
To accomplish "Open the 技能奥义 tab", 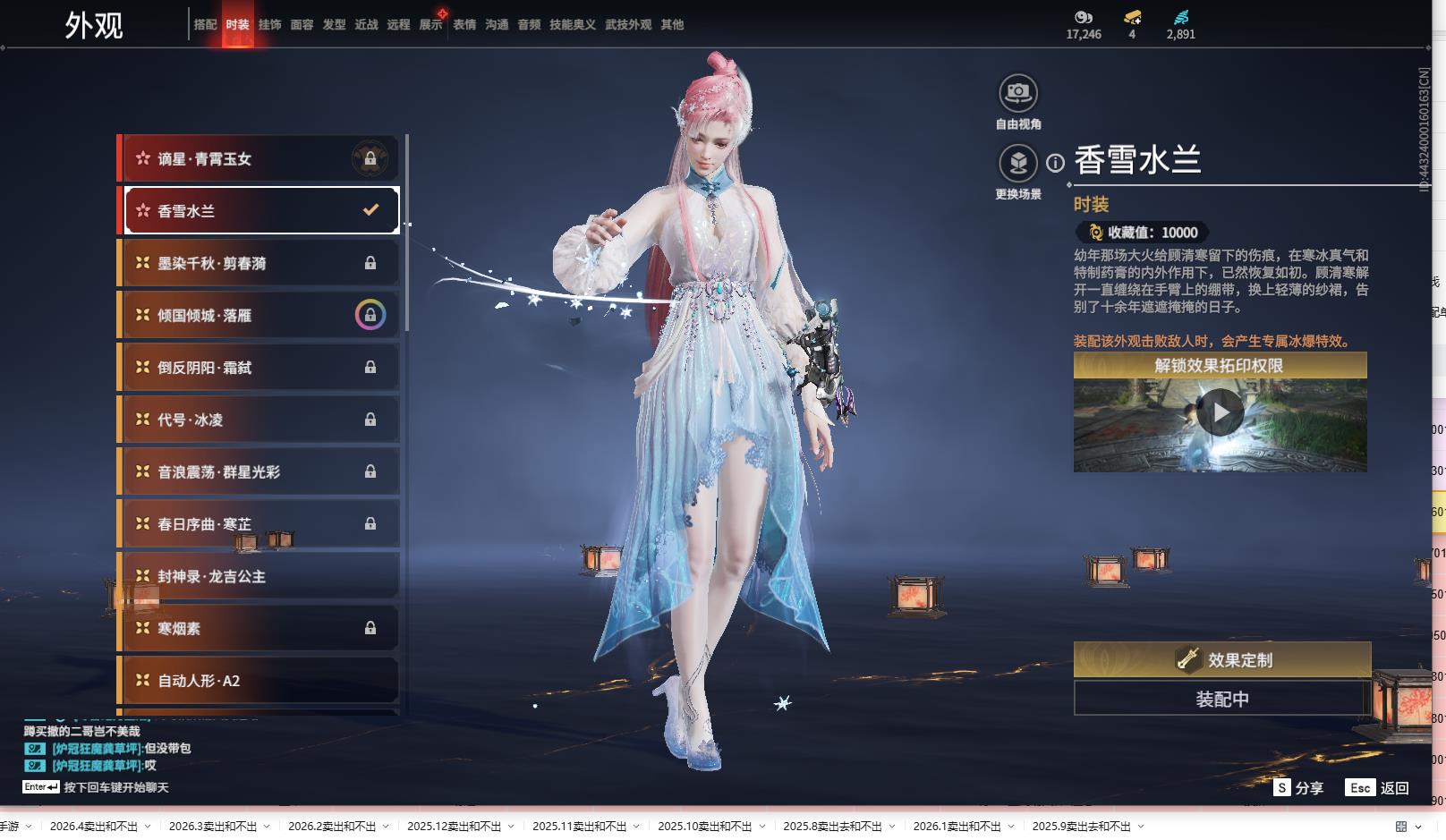I will (572, 25).
